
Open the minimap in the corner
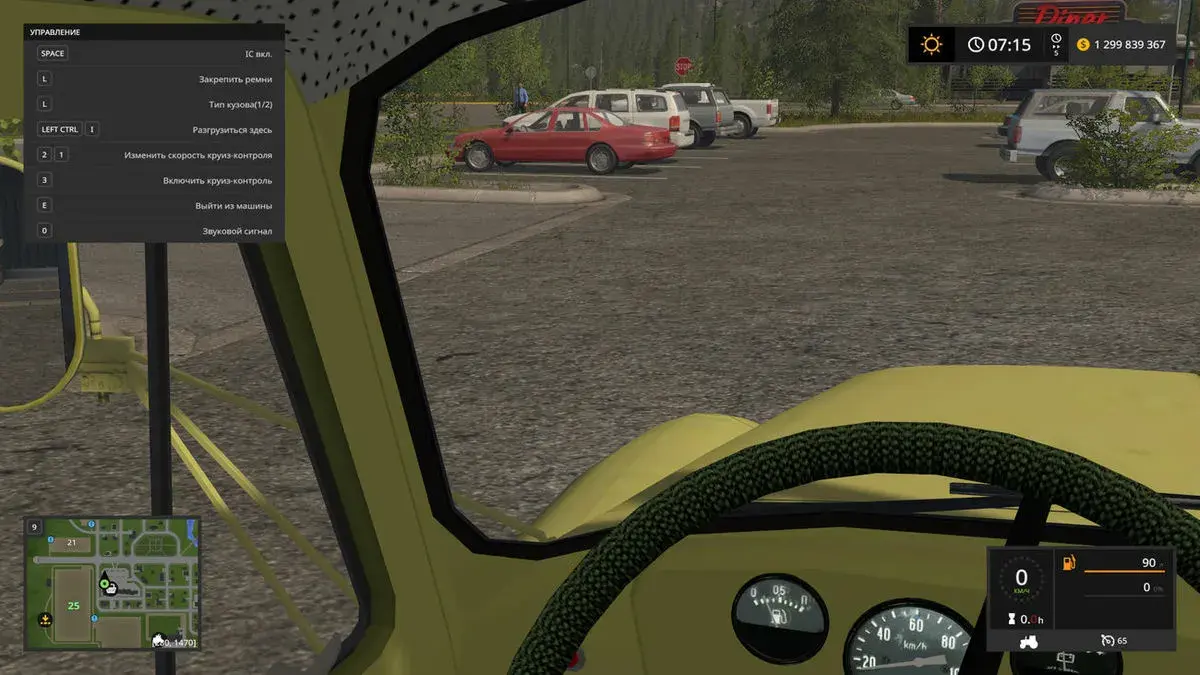point(113,583)
